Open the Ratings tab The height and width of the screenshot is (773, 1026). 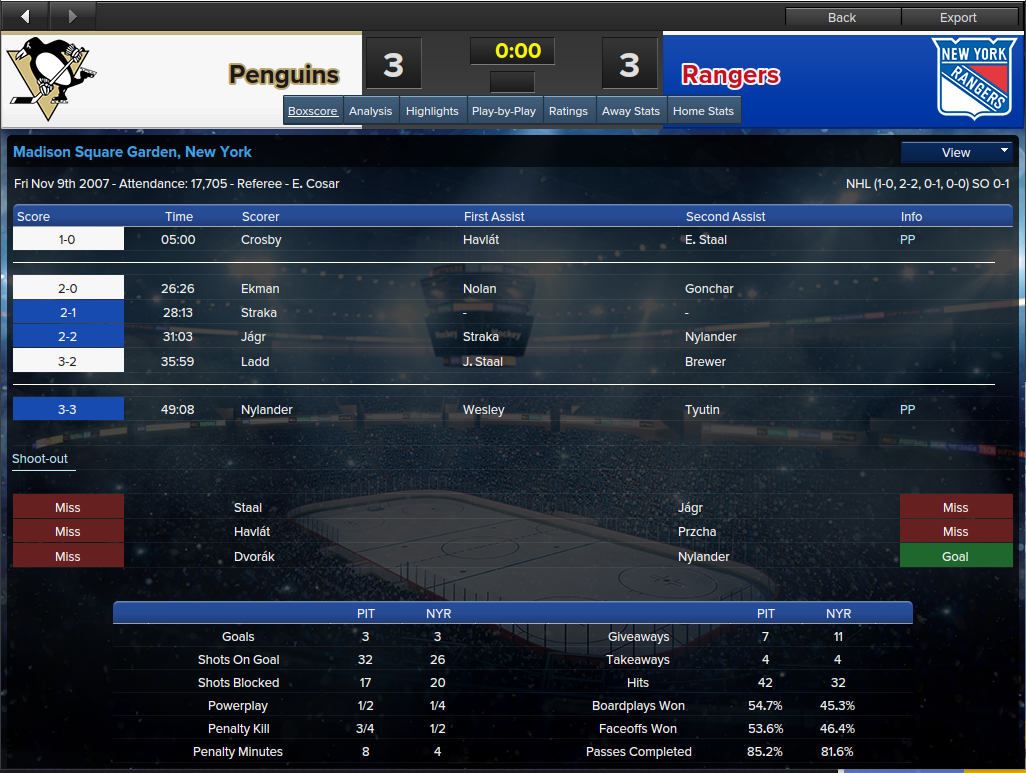pyautogui.click(x=568, y=111)
